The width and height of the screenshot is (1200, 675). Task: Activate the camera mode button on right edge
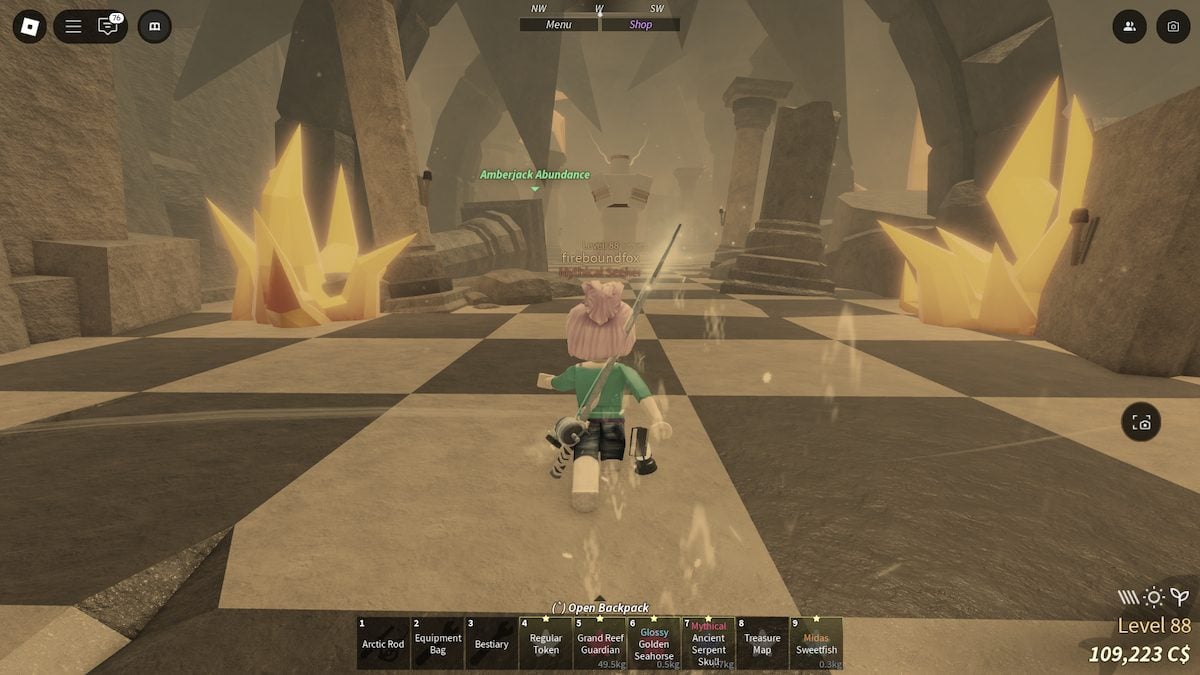coord(1141,423)
